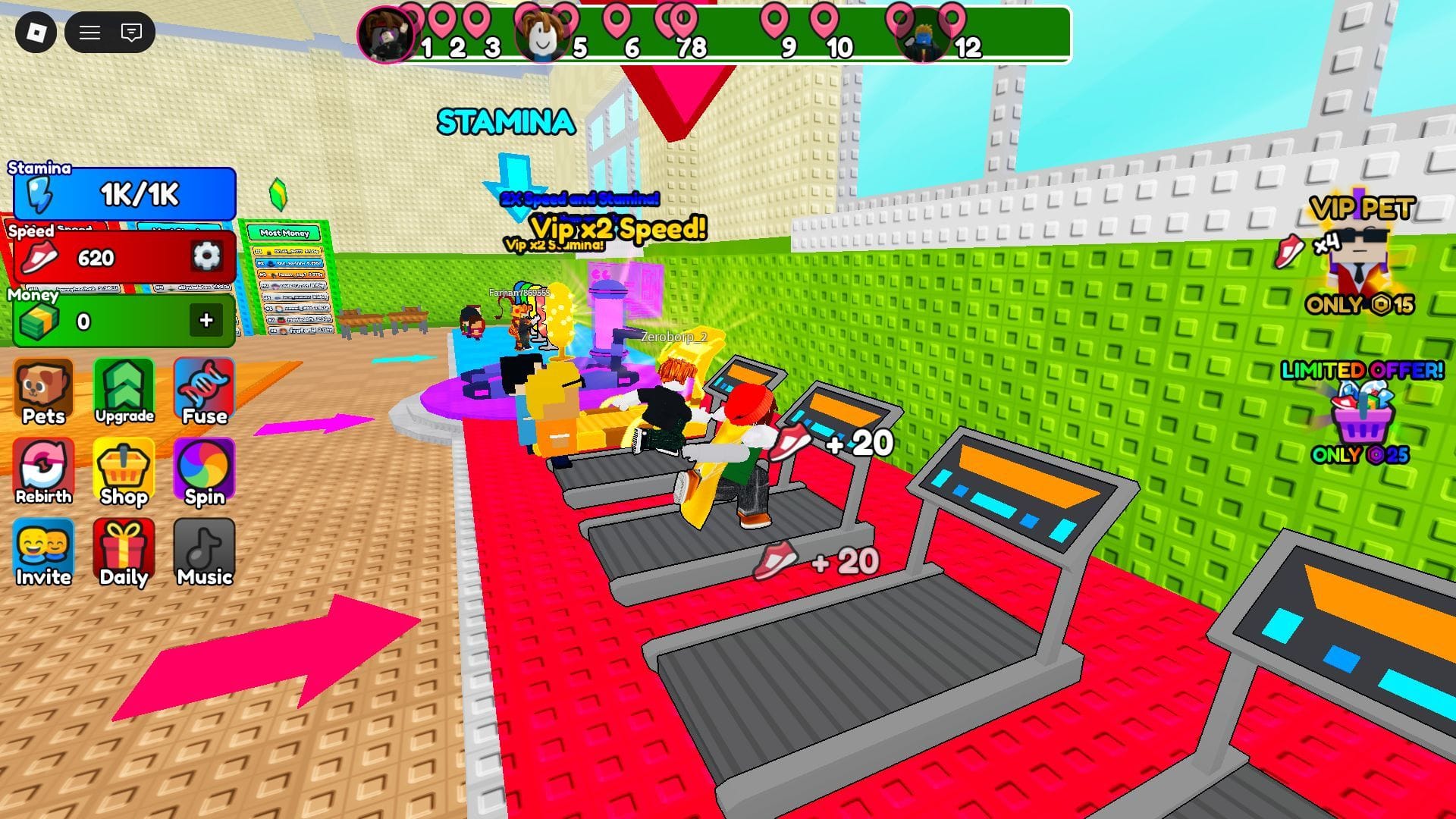Toggle the in-game chat window

(x=130, y=33)
